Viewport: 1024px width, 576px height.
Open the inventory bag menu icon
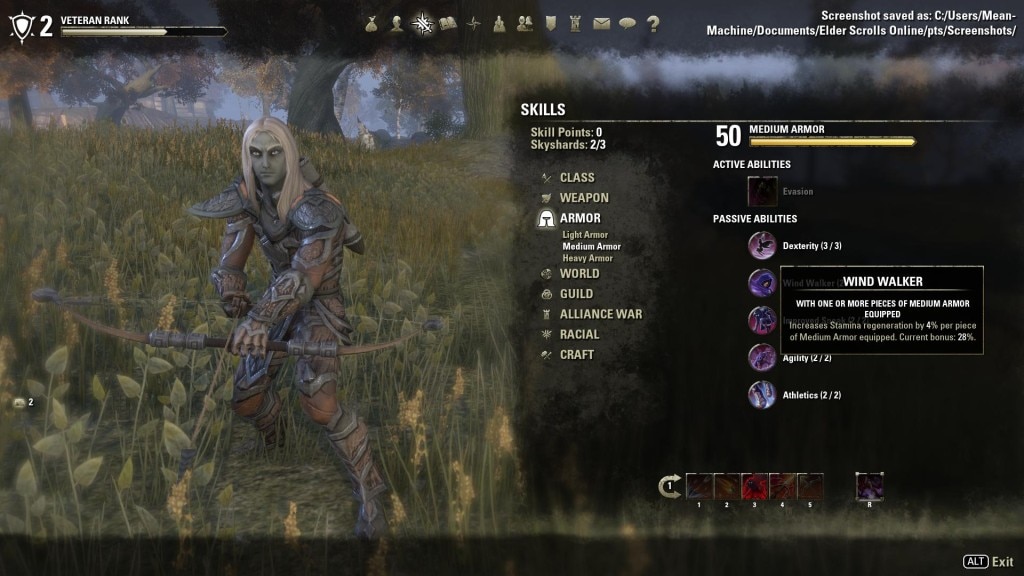pos(372,24)
